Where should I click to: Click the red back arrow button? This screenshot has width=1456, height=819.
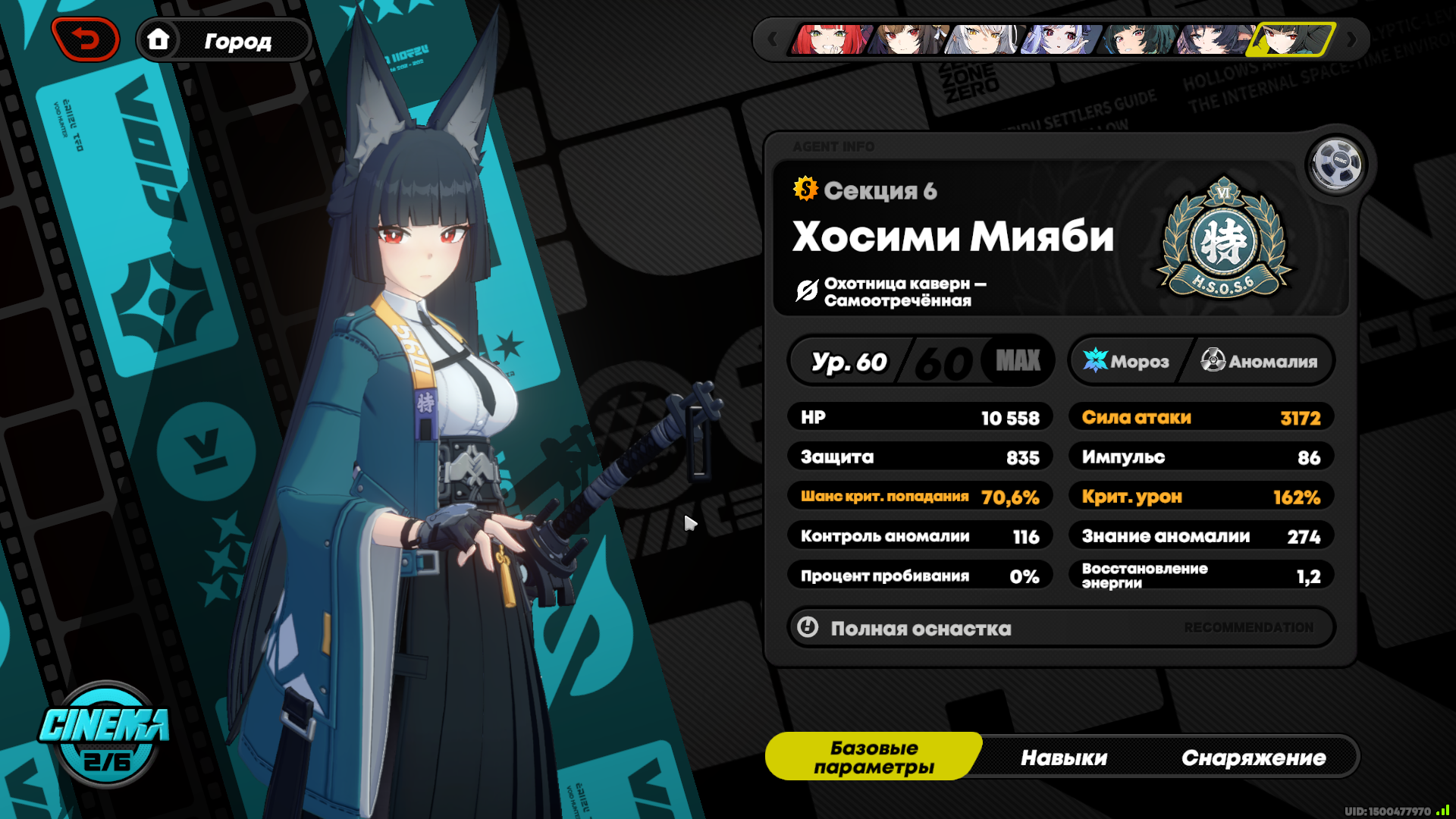point(85,39)
